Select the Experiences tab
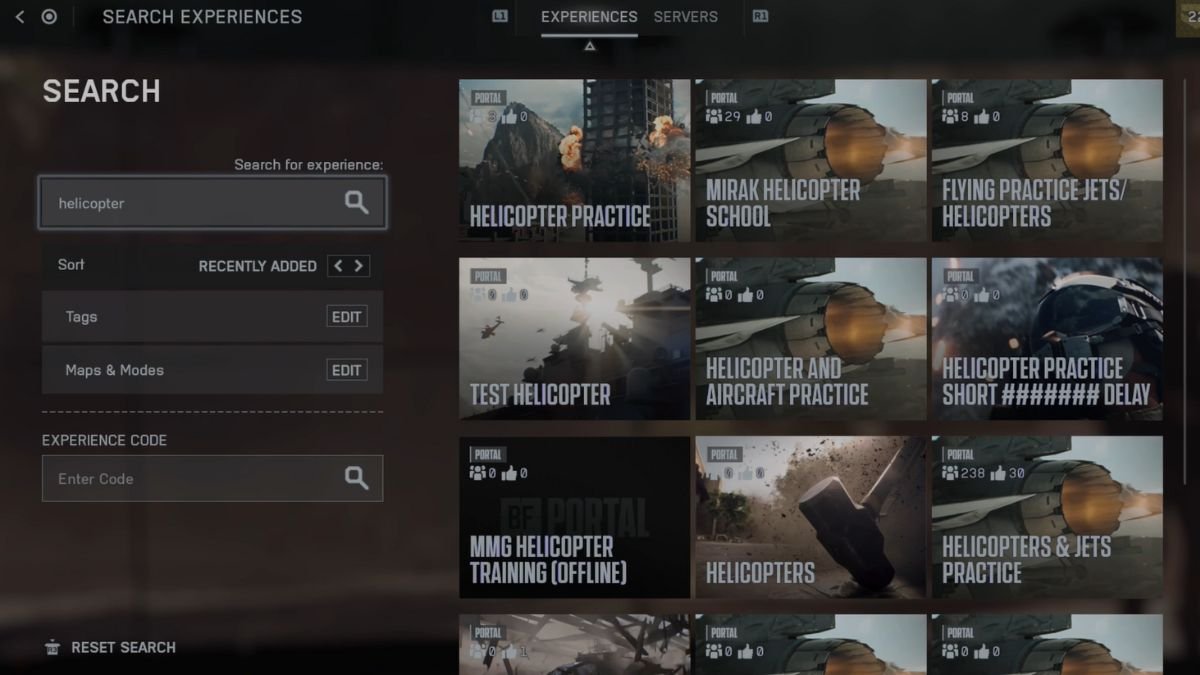 coord(589,17)
